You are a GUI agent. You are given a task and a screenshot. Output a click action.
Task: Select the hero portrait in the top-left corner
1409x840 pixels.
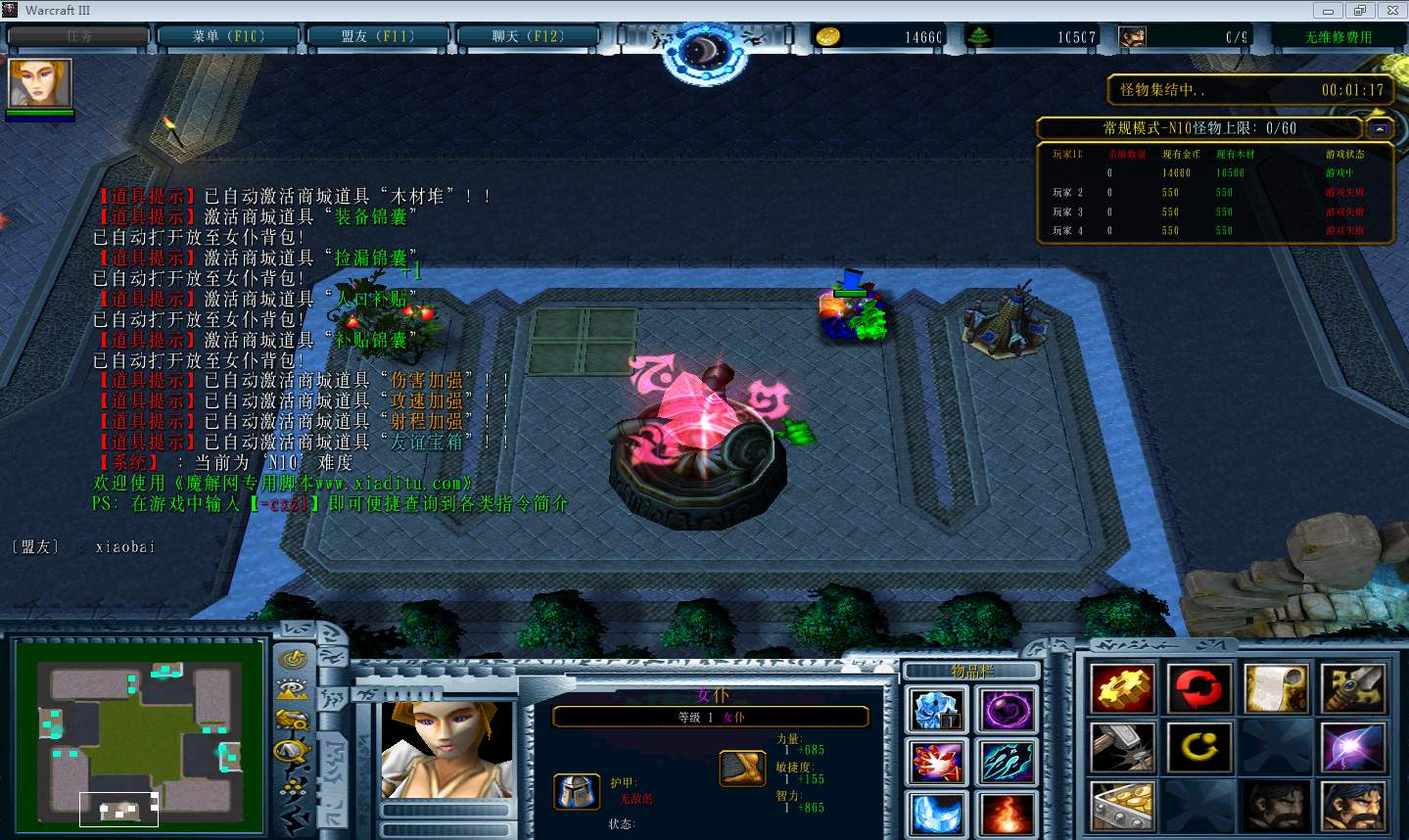tap(40, 83)
